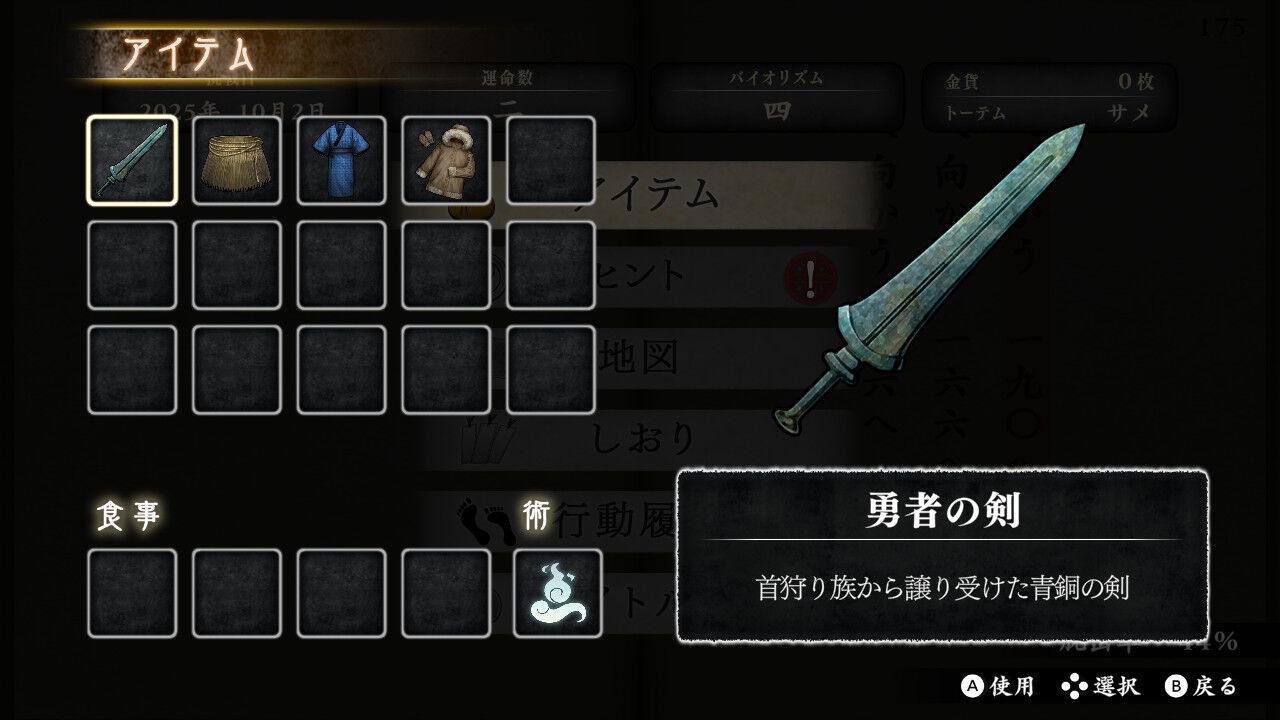This screenshot has height=720, width=1280.
Task: Select the first empty slot under 食事
Action: coord(132,593)
